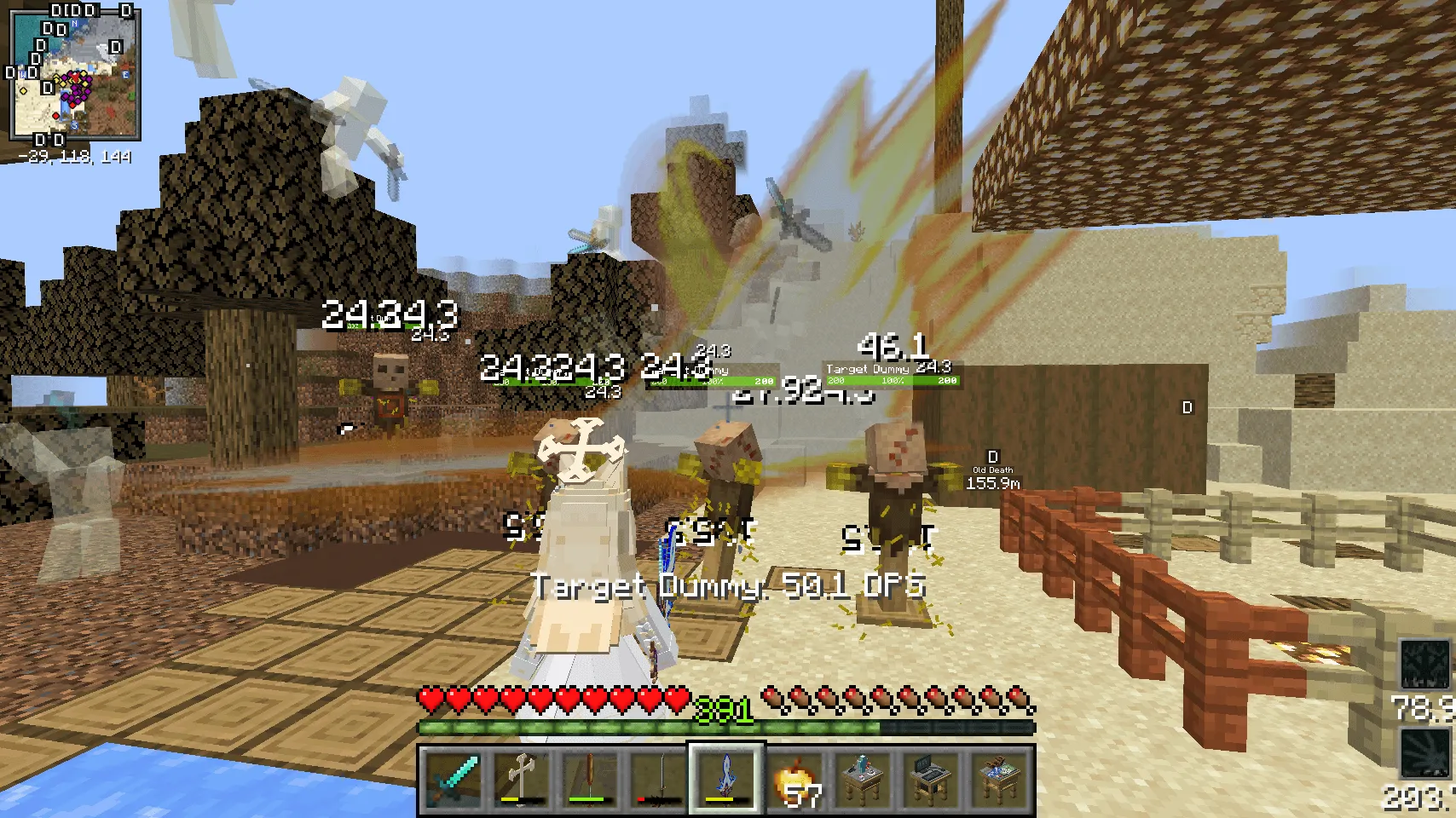
Task: Click the lone D waypoint above the fence
Action: tap(1185, 407)
